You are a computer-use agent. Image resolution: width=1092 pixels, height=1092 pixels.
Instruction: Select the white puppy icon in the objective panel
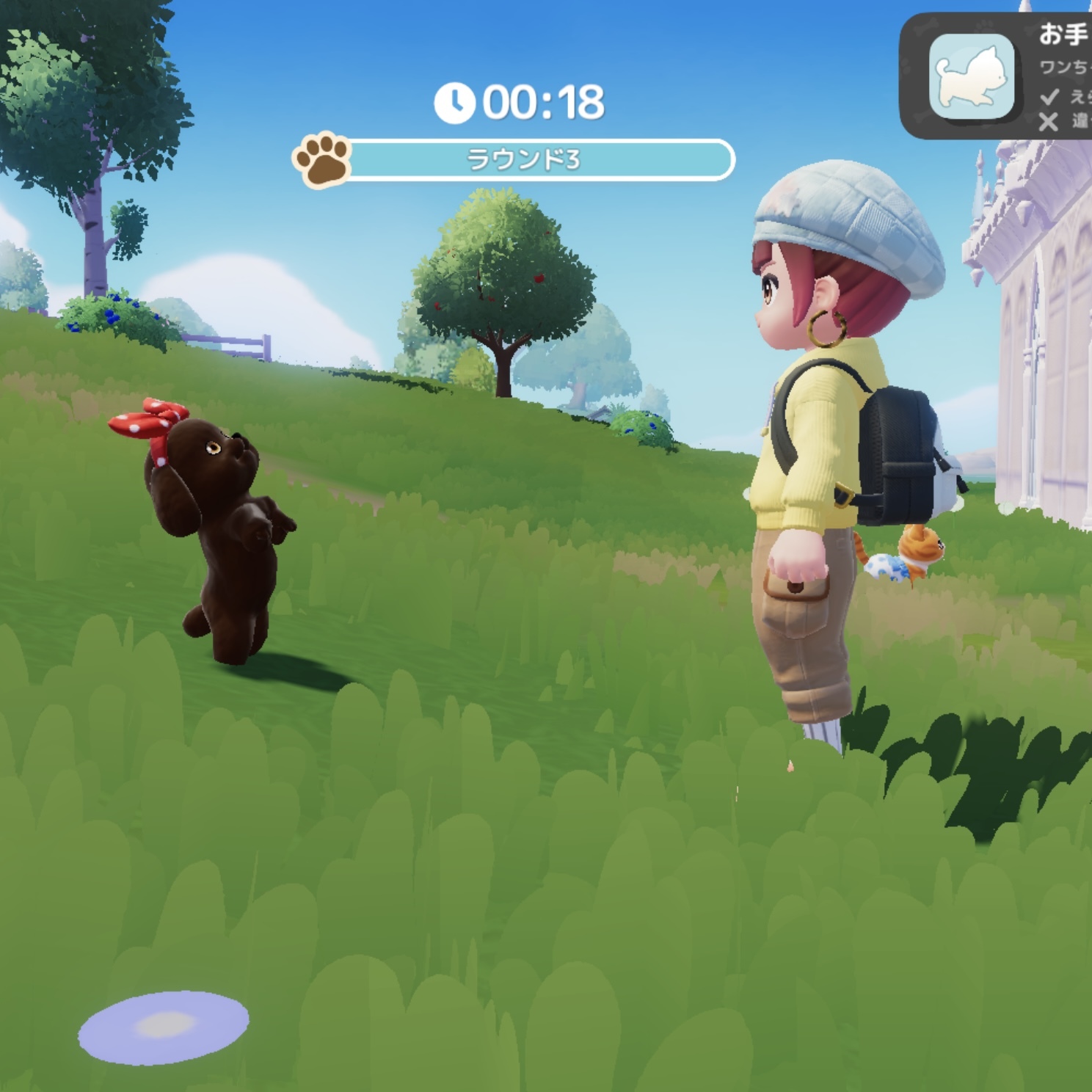pyautogui.click(x=971, y=76)
